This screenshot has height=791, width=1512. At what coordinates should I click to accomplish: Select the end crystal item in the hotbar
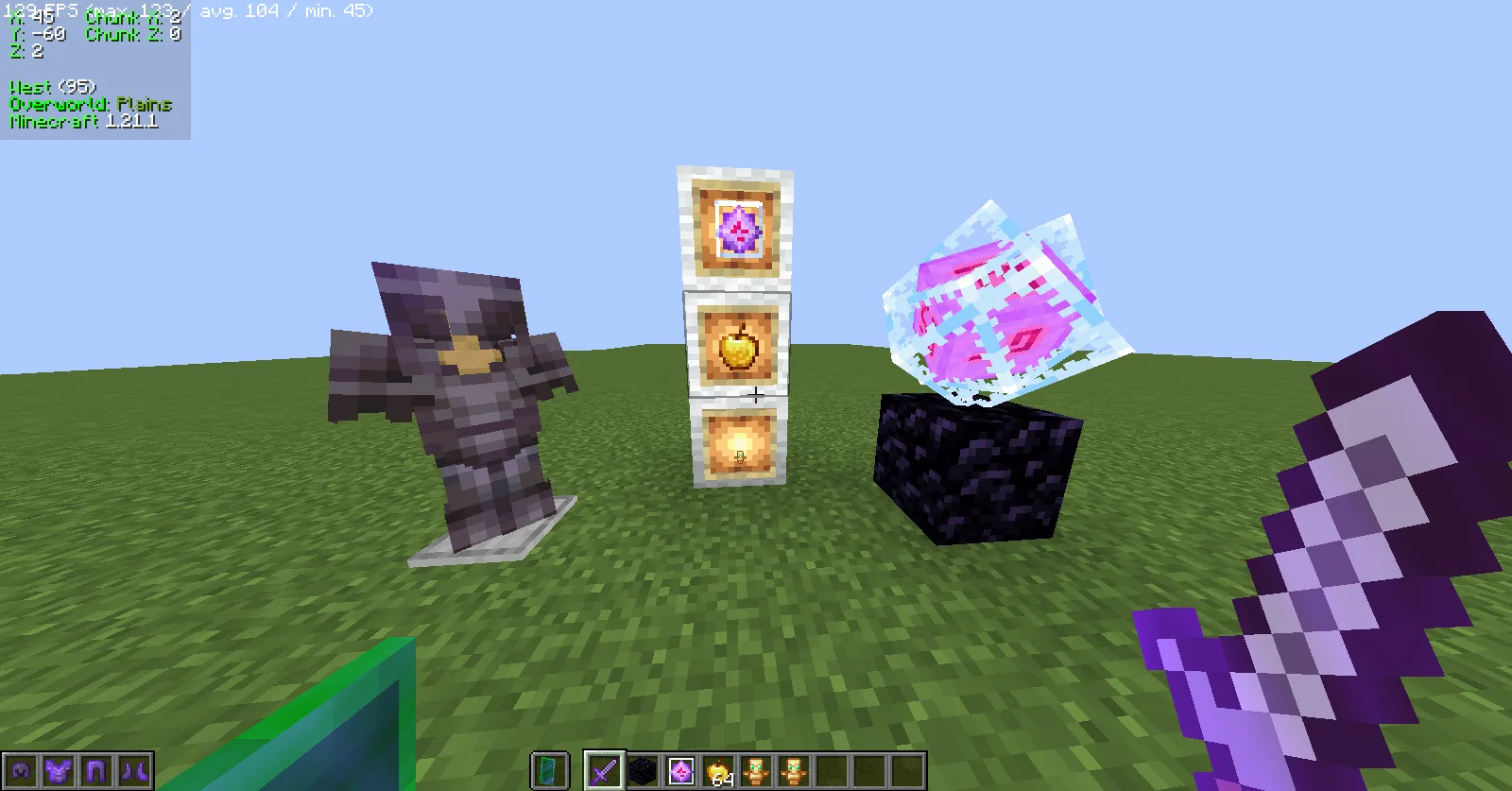(681, 774)
